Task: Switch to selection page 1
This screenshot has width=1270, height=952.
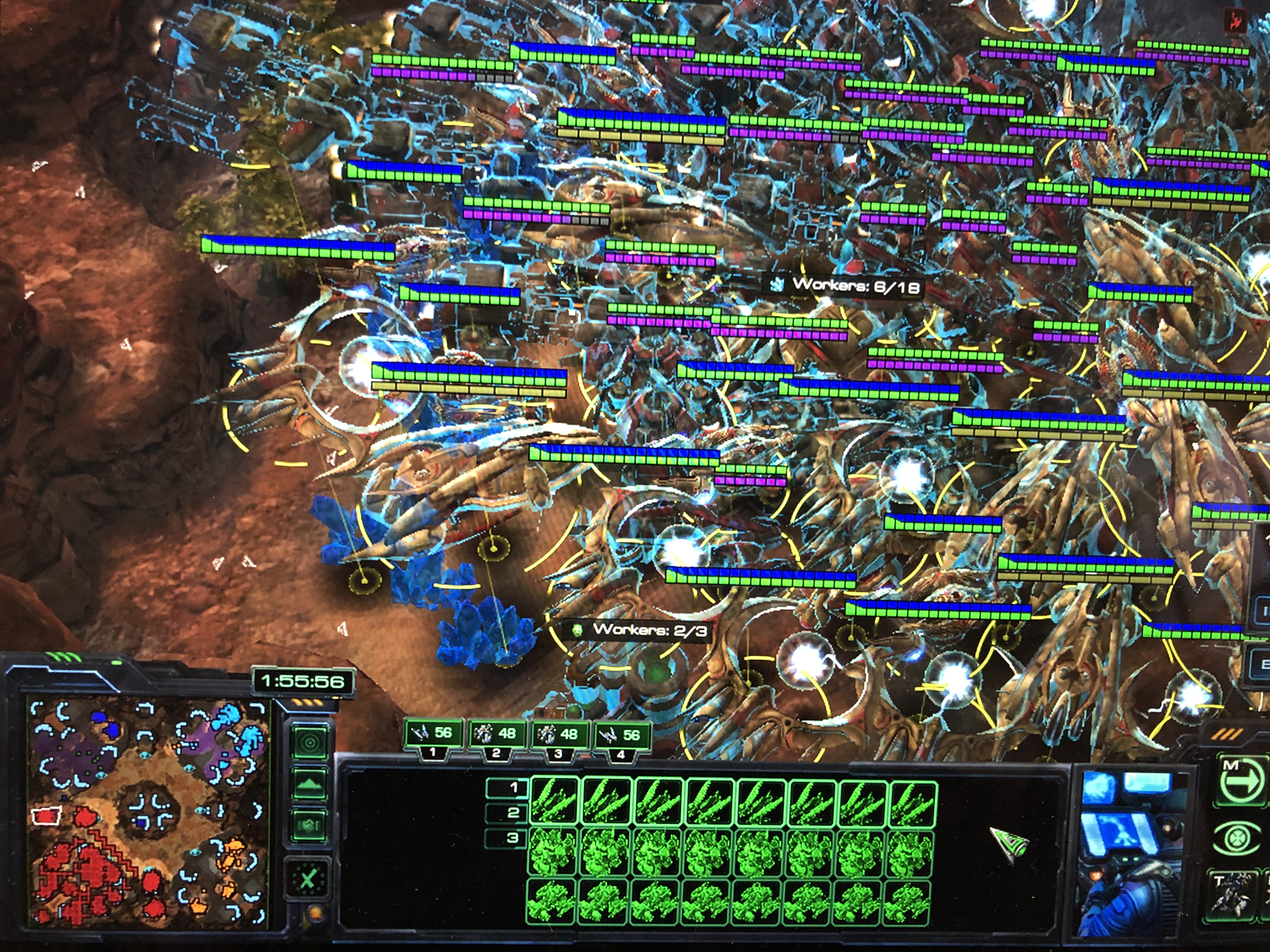Action: [x=508, y=788]
